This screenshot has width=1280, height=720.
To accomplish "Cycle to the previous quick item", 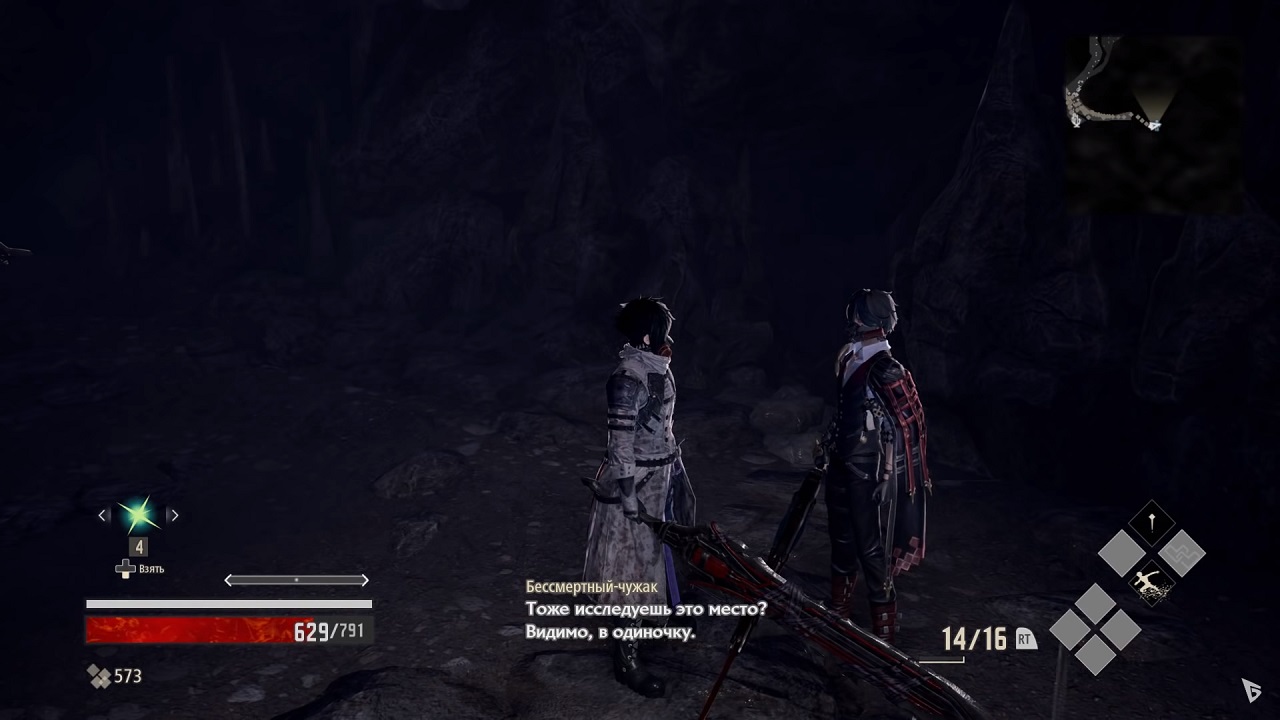I will (x=103, y=515).
